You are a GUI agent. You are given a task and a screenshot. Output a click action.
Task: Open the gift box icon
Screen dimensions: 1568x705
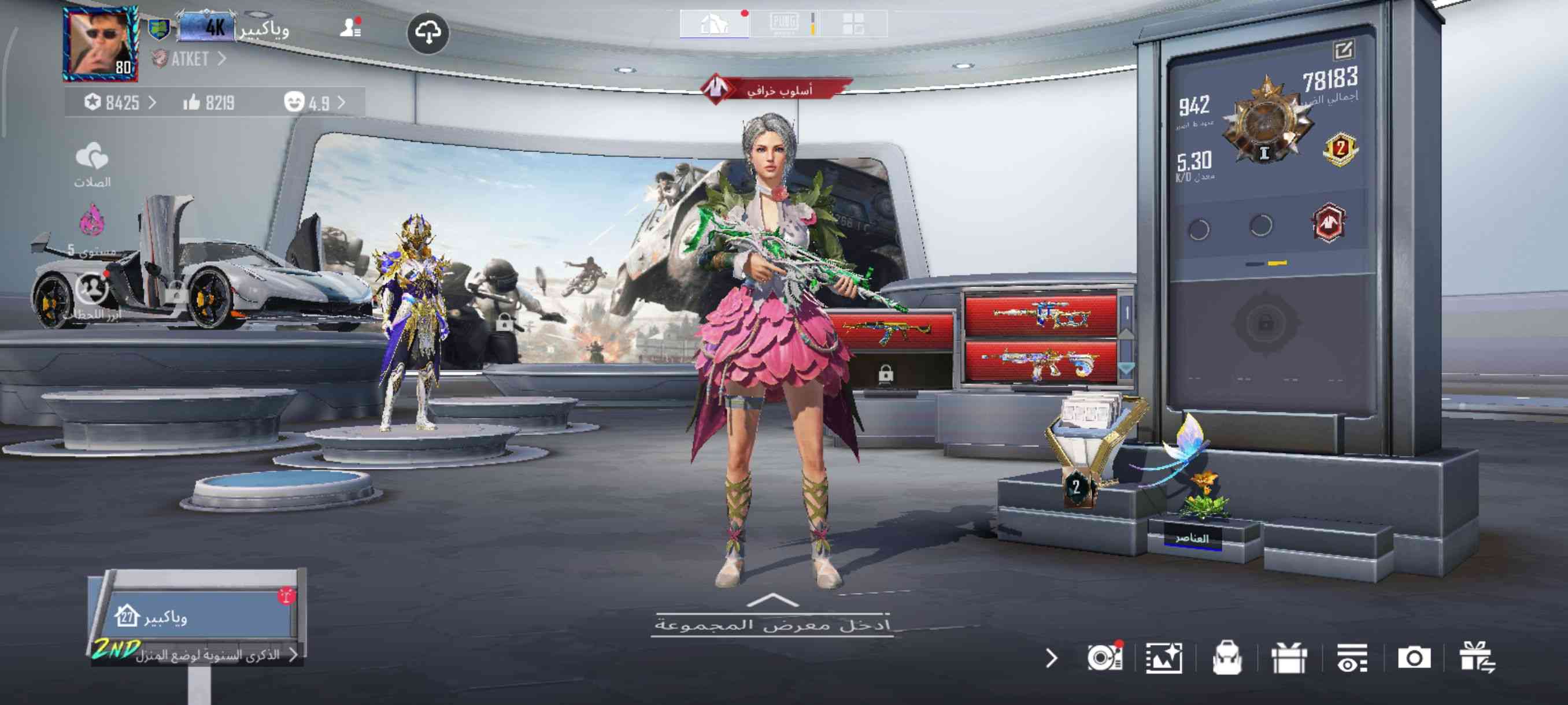point(1289,658)
